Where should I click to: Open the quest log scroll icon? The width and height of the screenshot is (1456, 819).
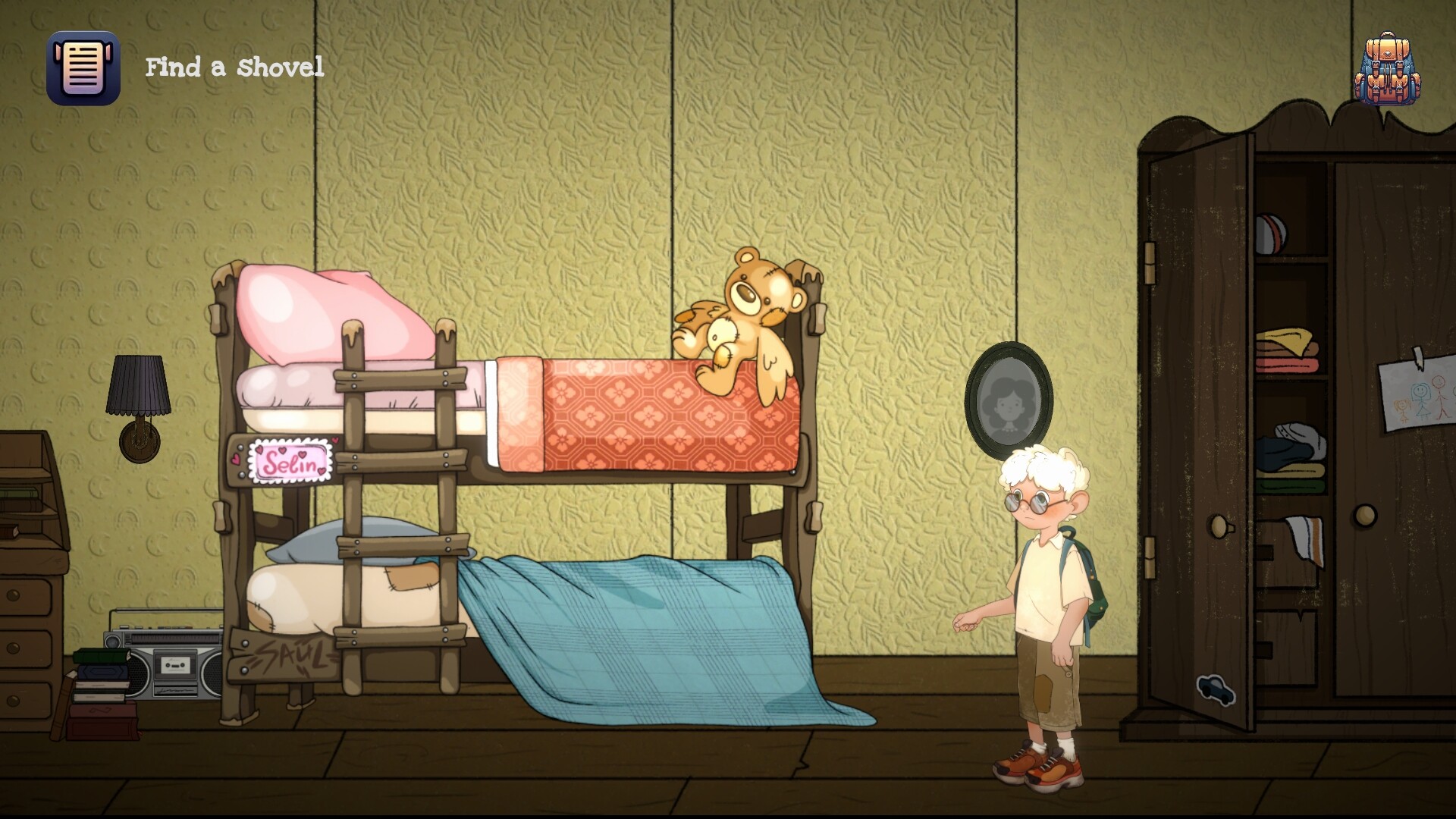tap(85, 67)
